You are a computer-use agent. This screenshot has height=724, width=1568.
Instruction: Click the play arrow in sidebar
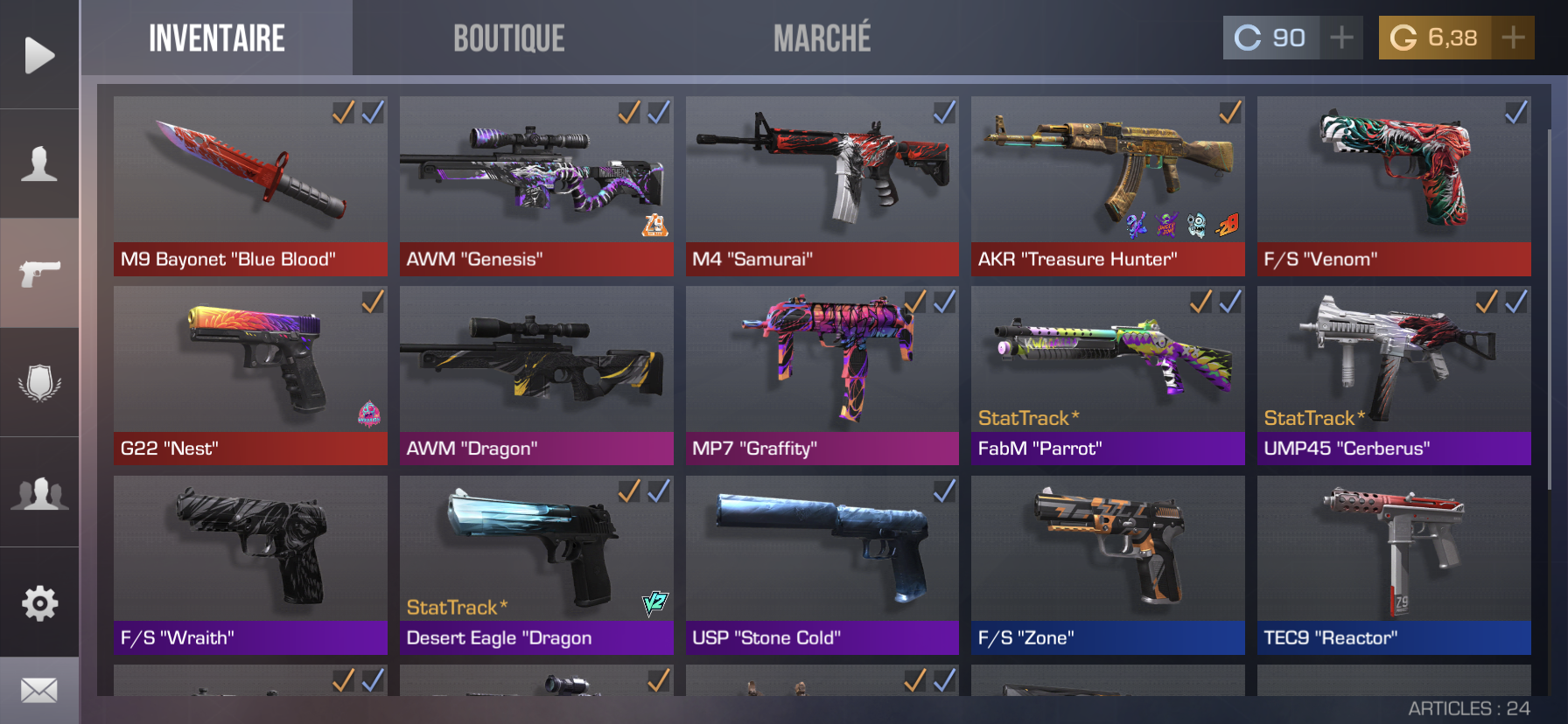coord(39,55)
